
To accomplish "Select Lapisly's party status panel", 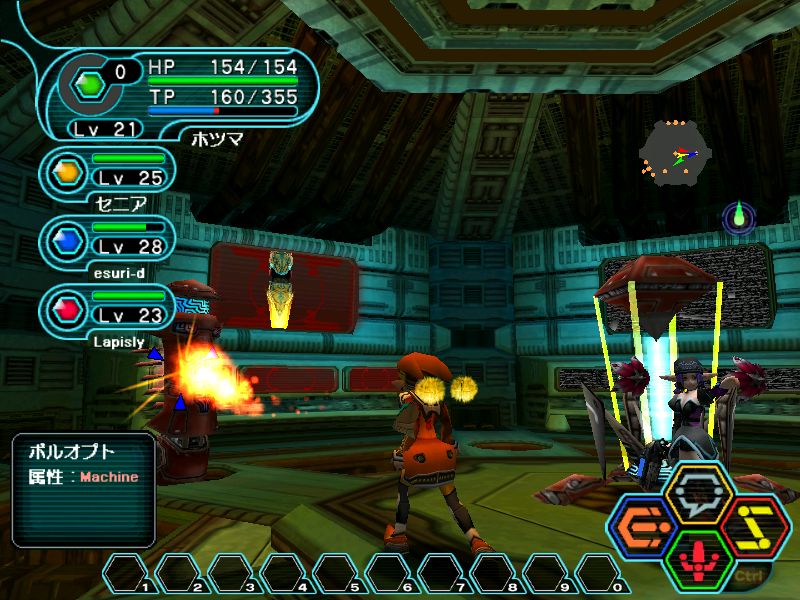I will click(108, 310).
